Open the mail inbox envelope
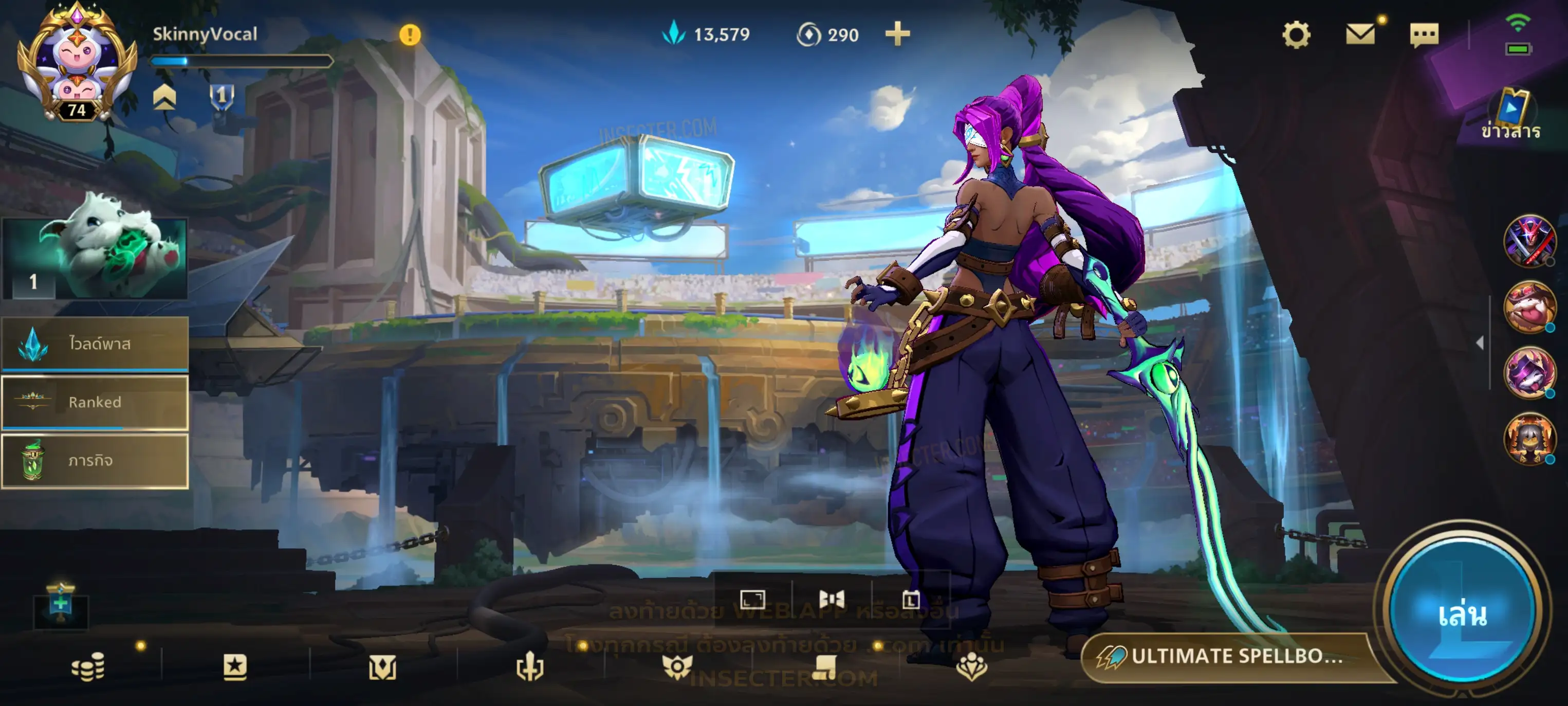Image resolution: width=1568 pixels, height=706 pixels. click(1360, 34)
